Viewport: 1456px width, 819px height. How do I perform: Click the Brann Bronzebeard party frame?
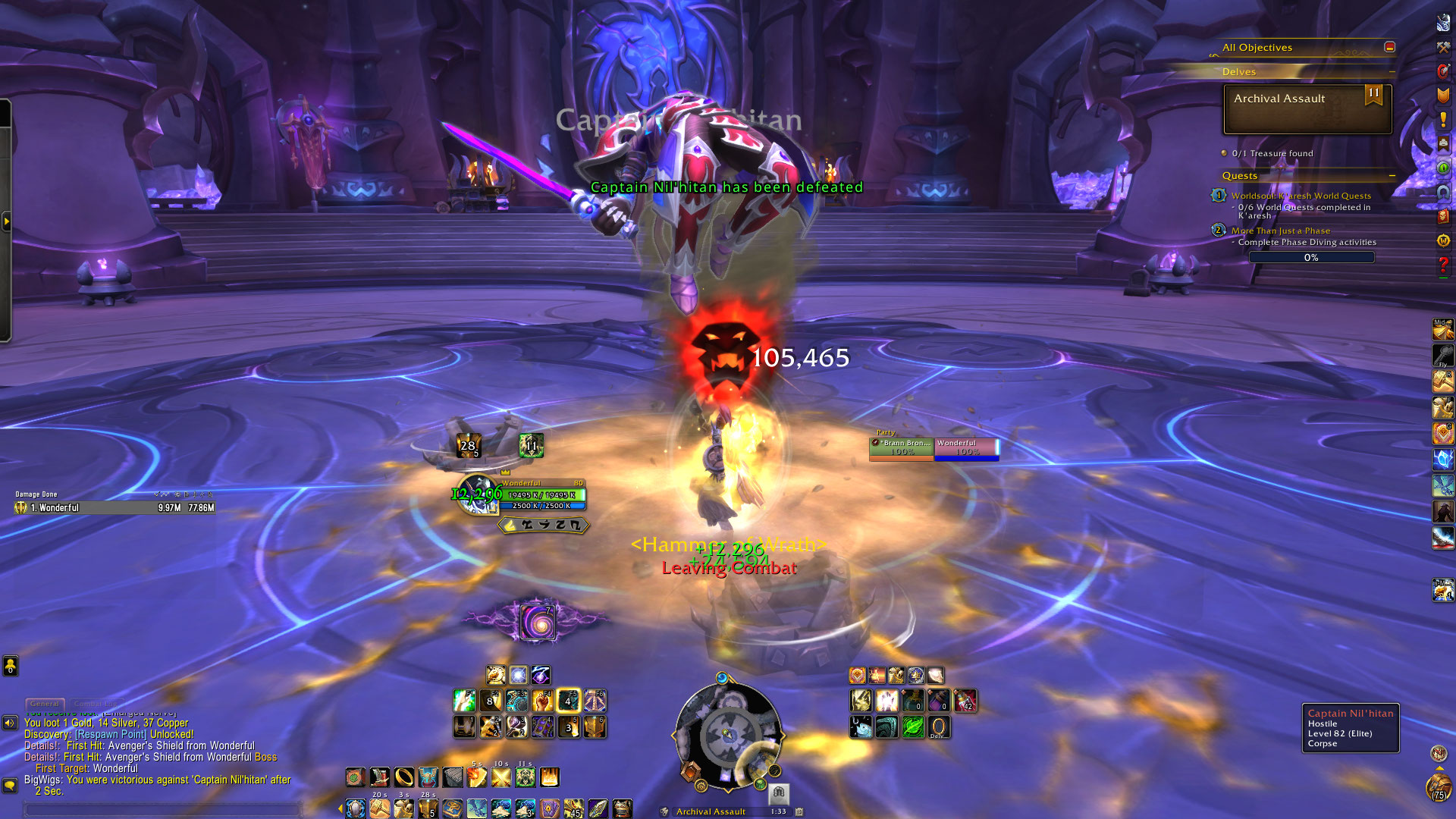tap(902, 447)
